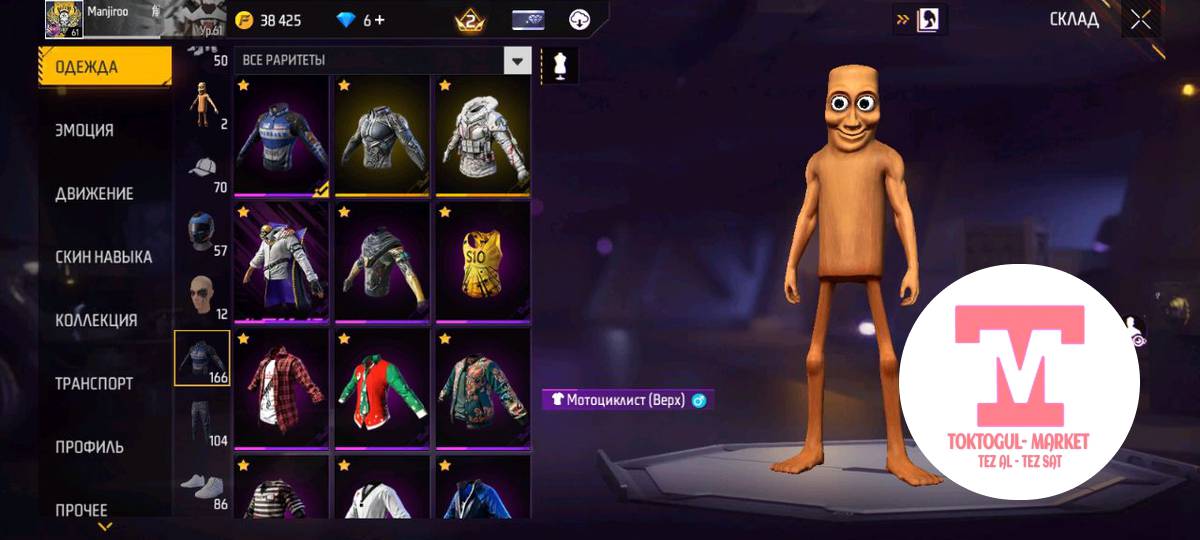Select the green and red Christmas jacket

coord(381,388)
